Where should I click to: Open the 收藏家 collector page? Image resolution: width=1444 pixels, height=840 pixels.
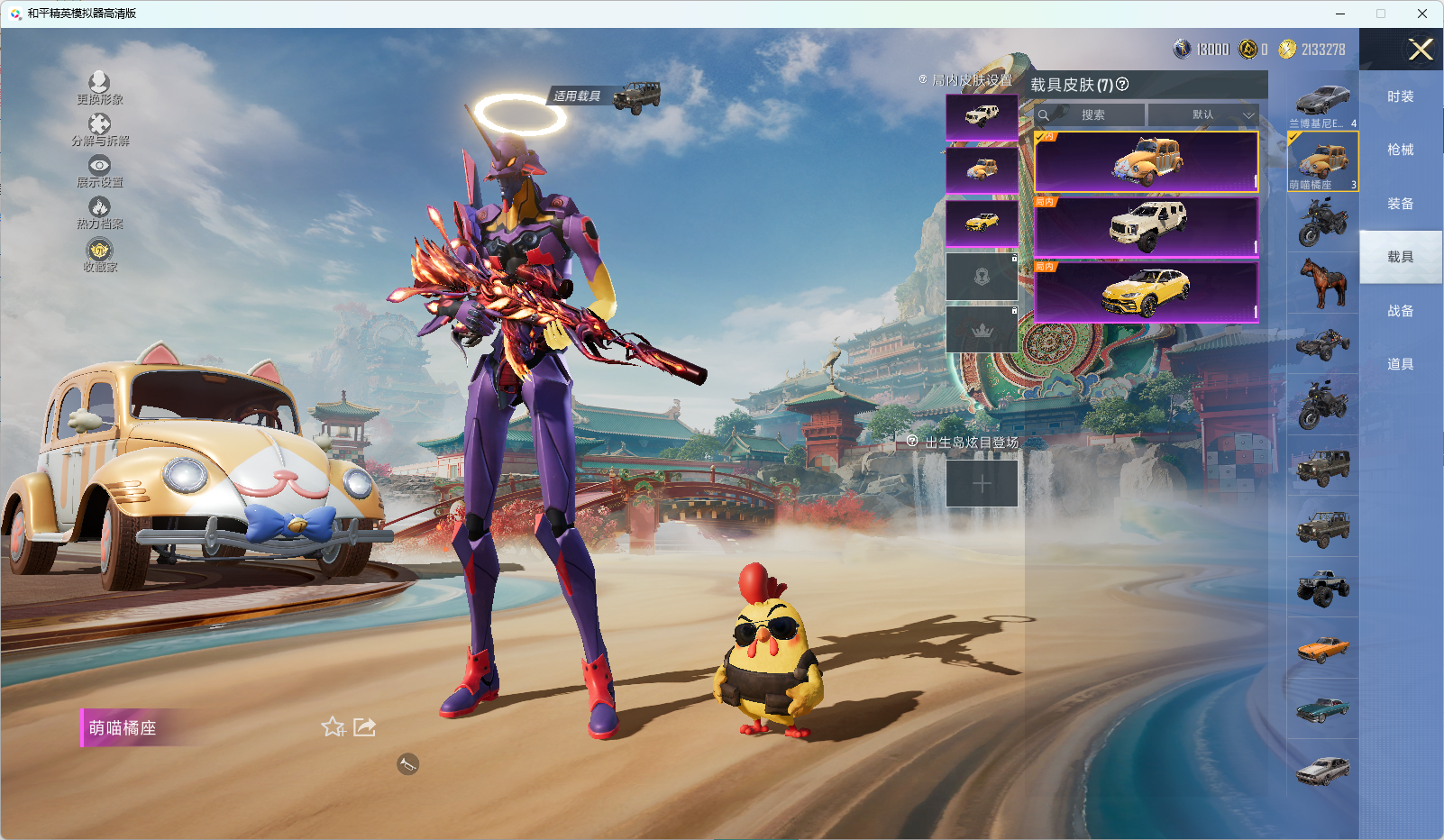99,254
